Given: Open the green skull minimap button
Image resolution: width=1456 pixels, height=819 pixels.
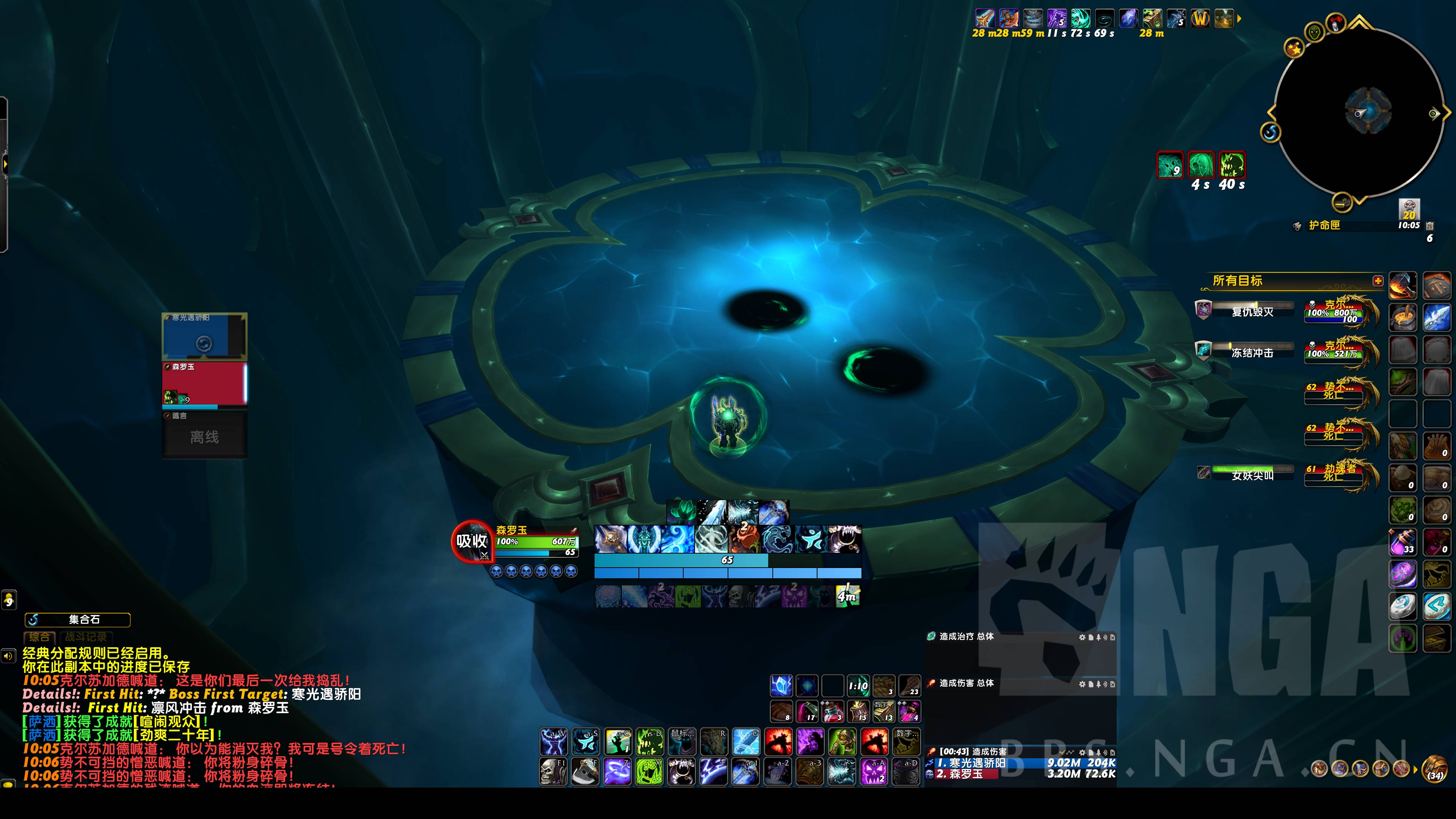Looking at the screenshot, I should (x=1315, y=32).
